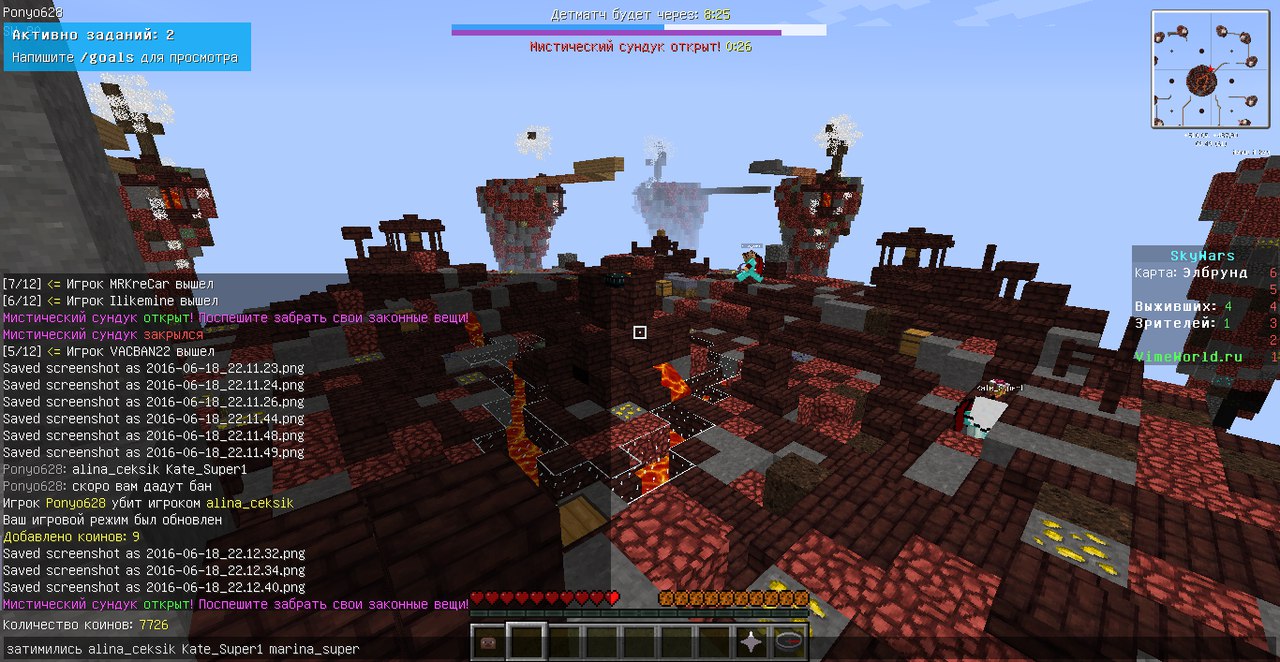Image resolution: width=1280 pixels, height=662 pixels.
Task: Click the highlighted empty hotbar slot
Action: (526, 641)
